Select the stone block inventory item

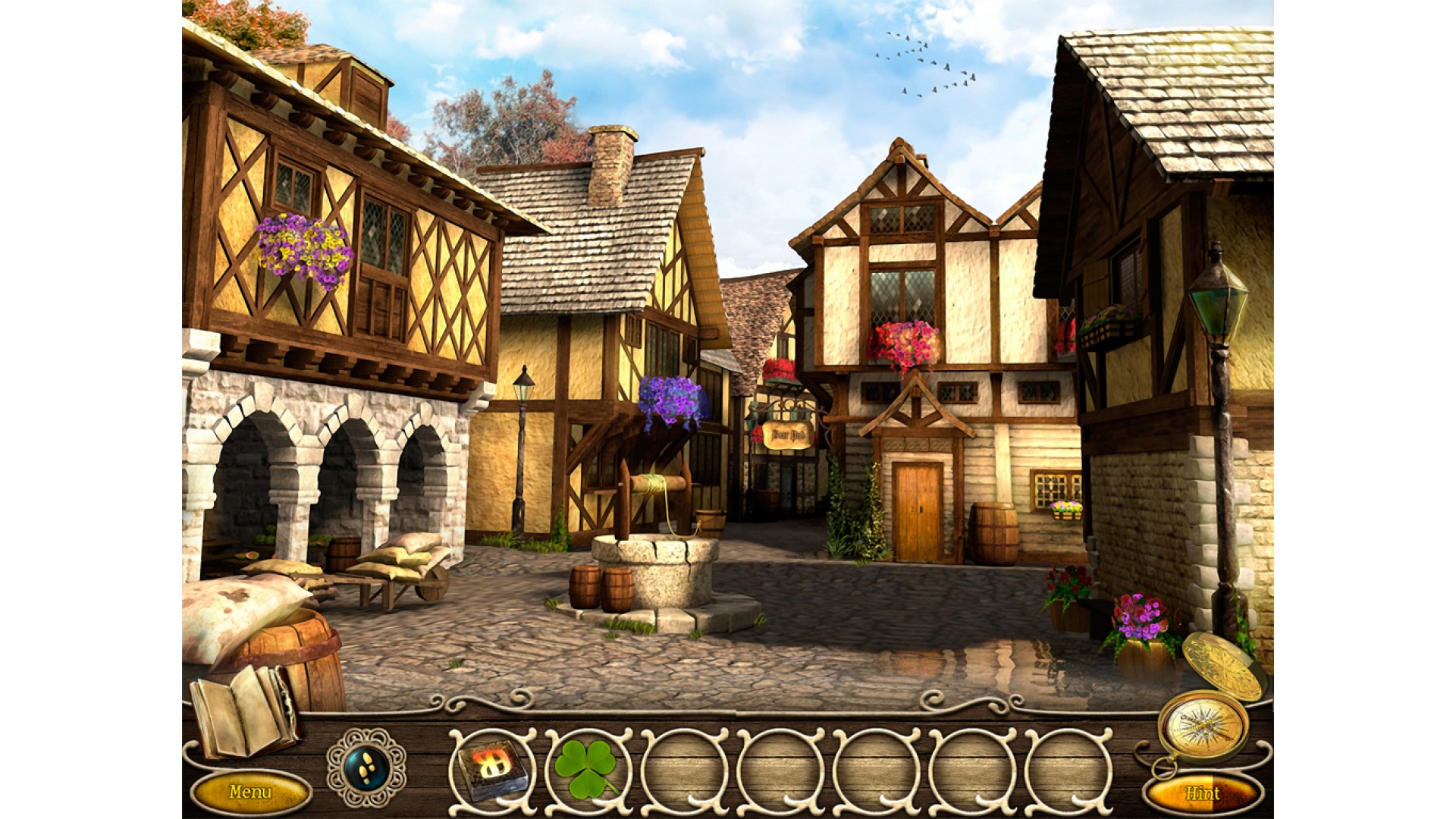point(491,767)
